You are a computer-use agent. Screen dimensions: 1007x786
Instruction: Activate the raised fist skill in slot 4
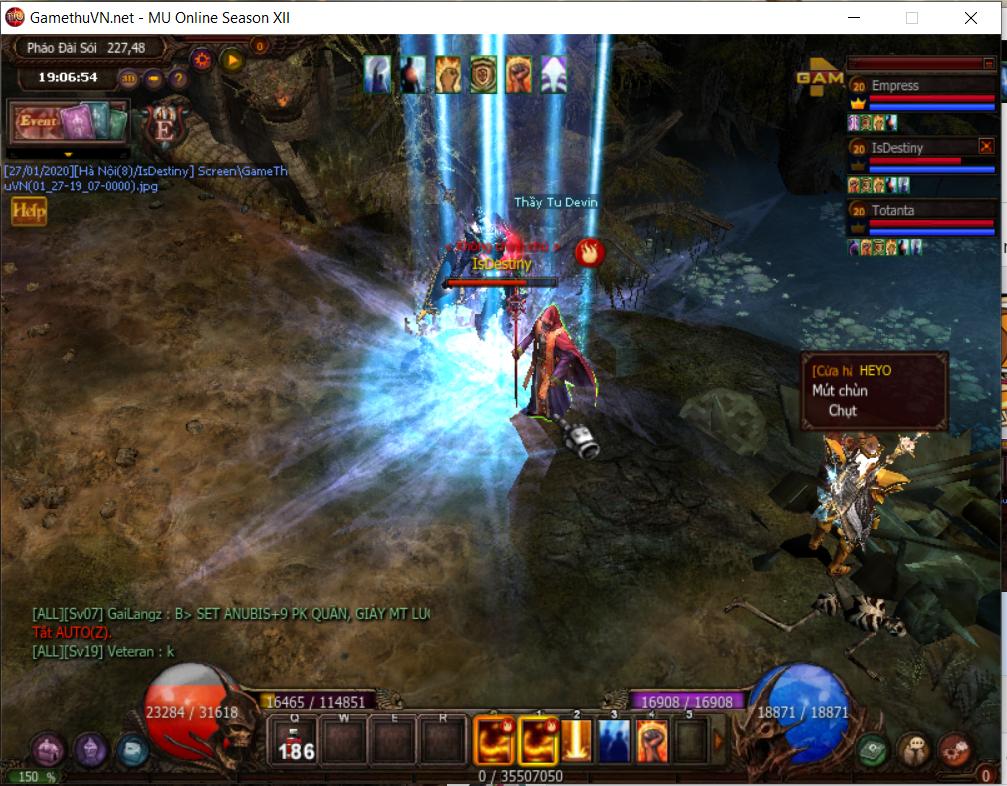point(651,741)
